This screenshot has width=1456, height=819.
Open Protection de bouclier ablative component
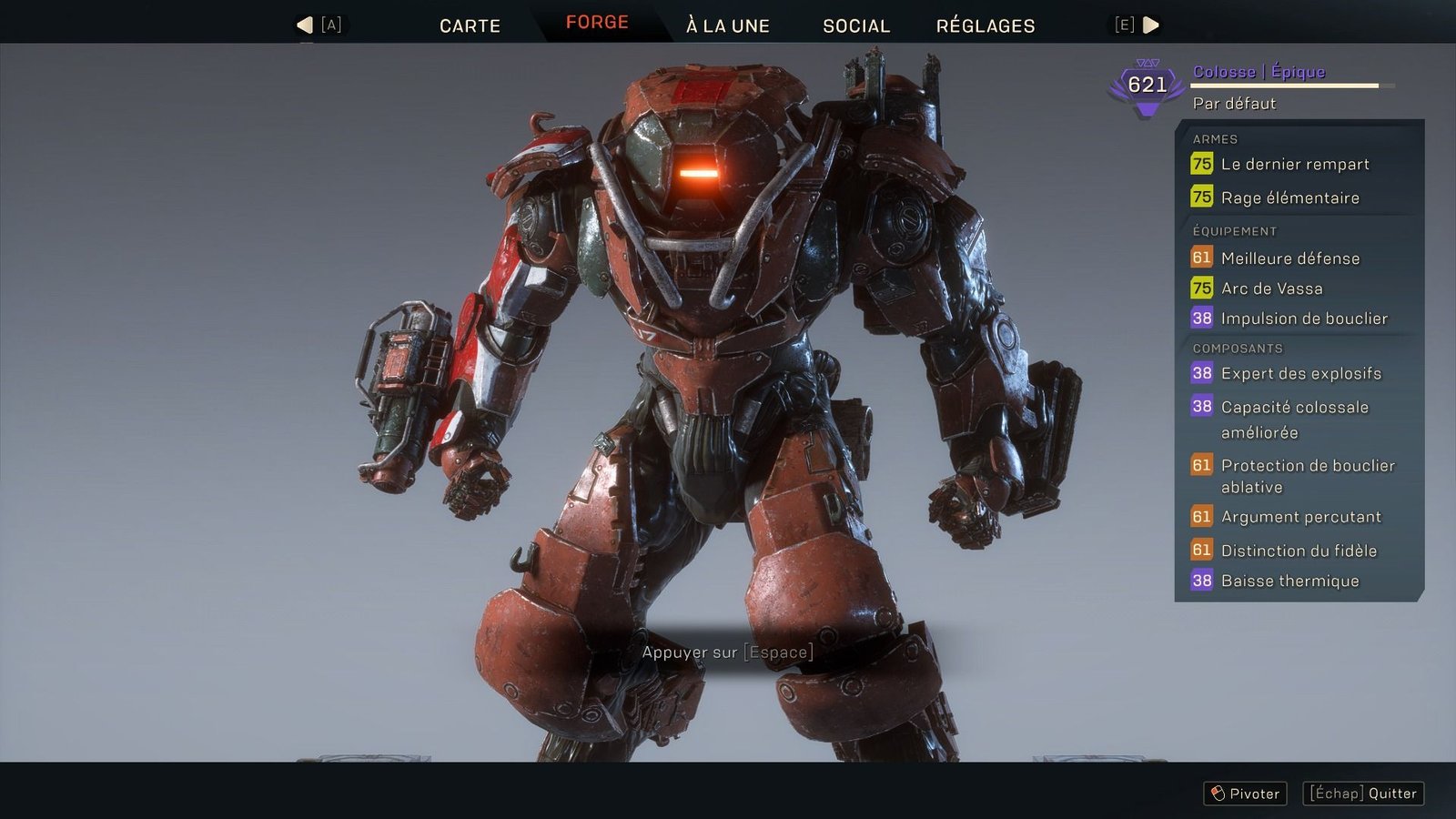(1307, 476)
